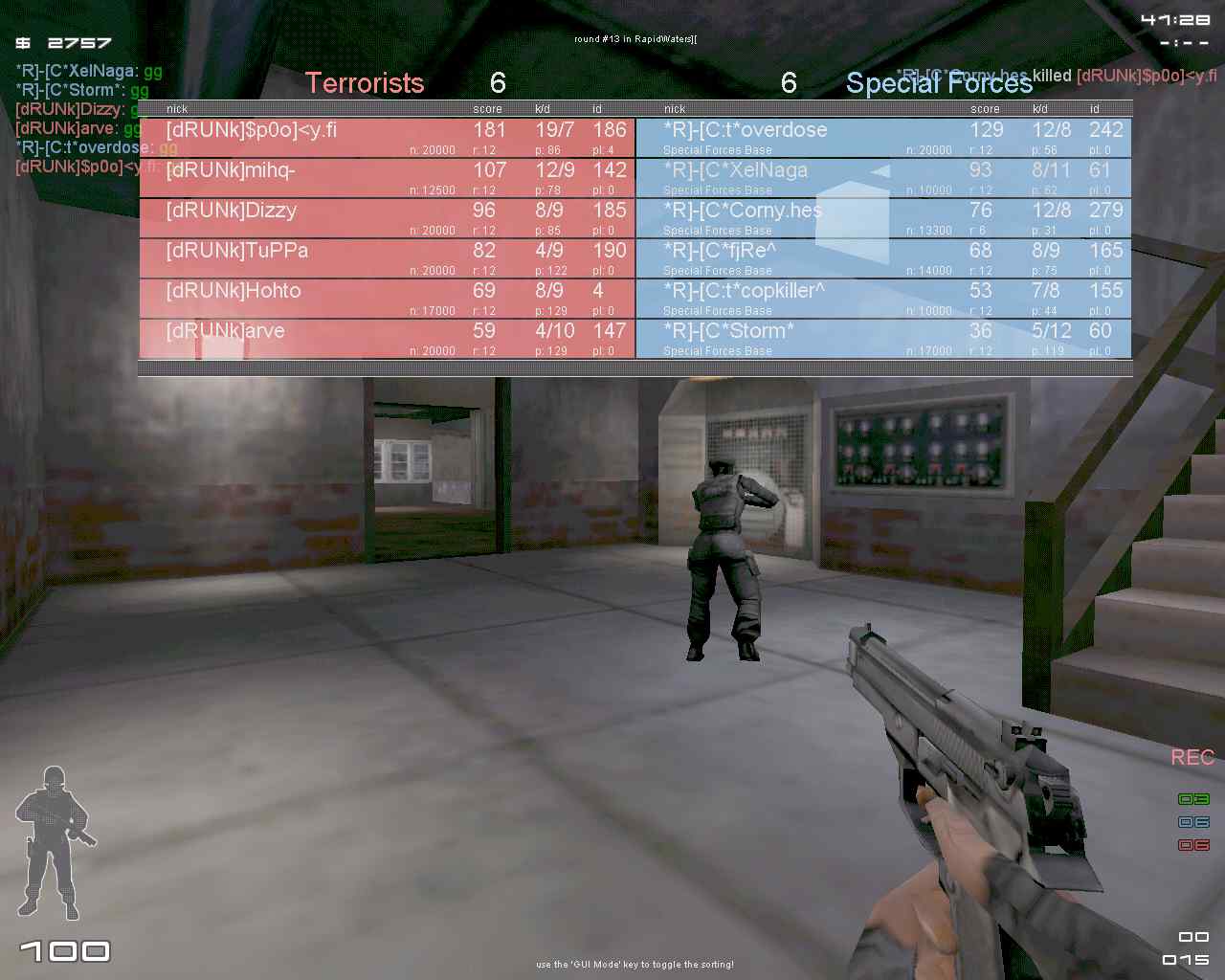Pick the [dRUNk]TuPPa scoreboard row

[x=387, y=257]
